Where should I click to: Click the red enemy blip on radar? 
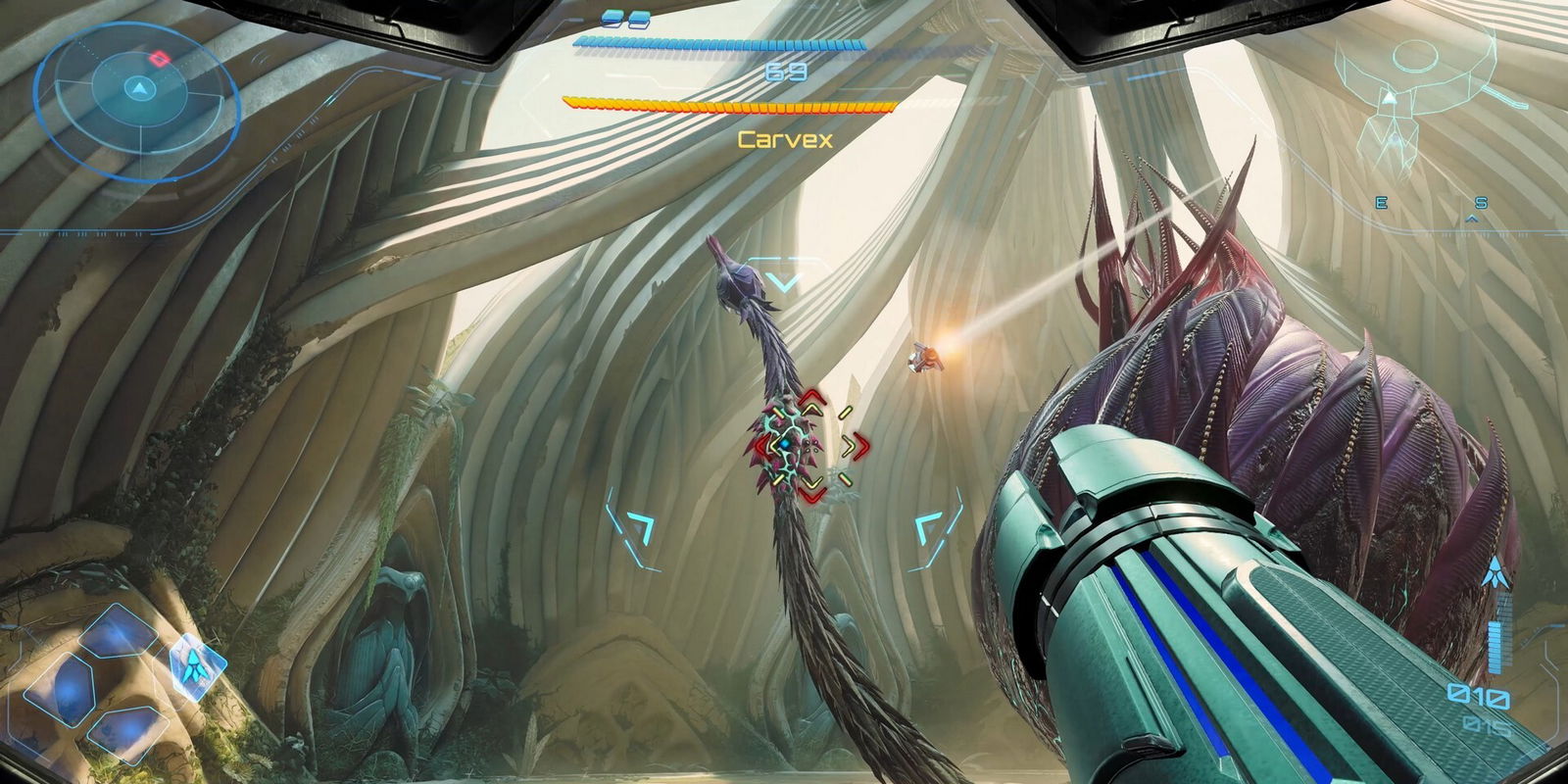(x=161, y=59)
